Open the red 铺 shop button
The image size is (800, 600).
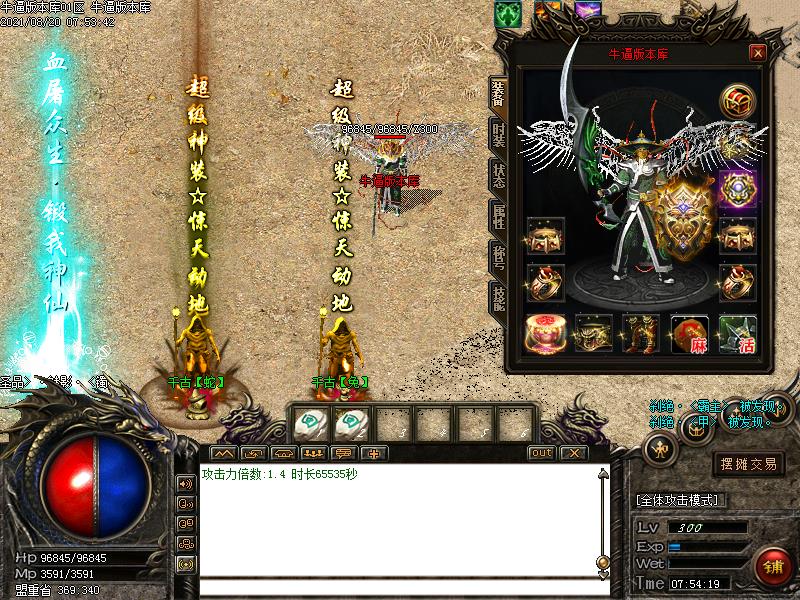click(x=771, y=564)
